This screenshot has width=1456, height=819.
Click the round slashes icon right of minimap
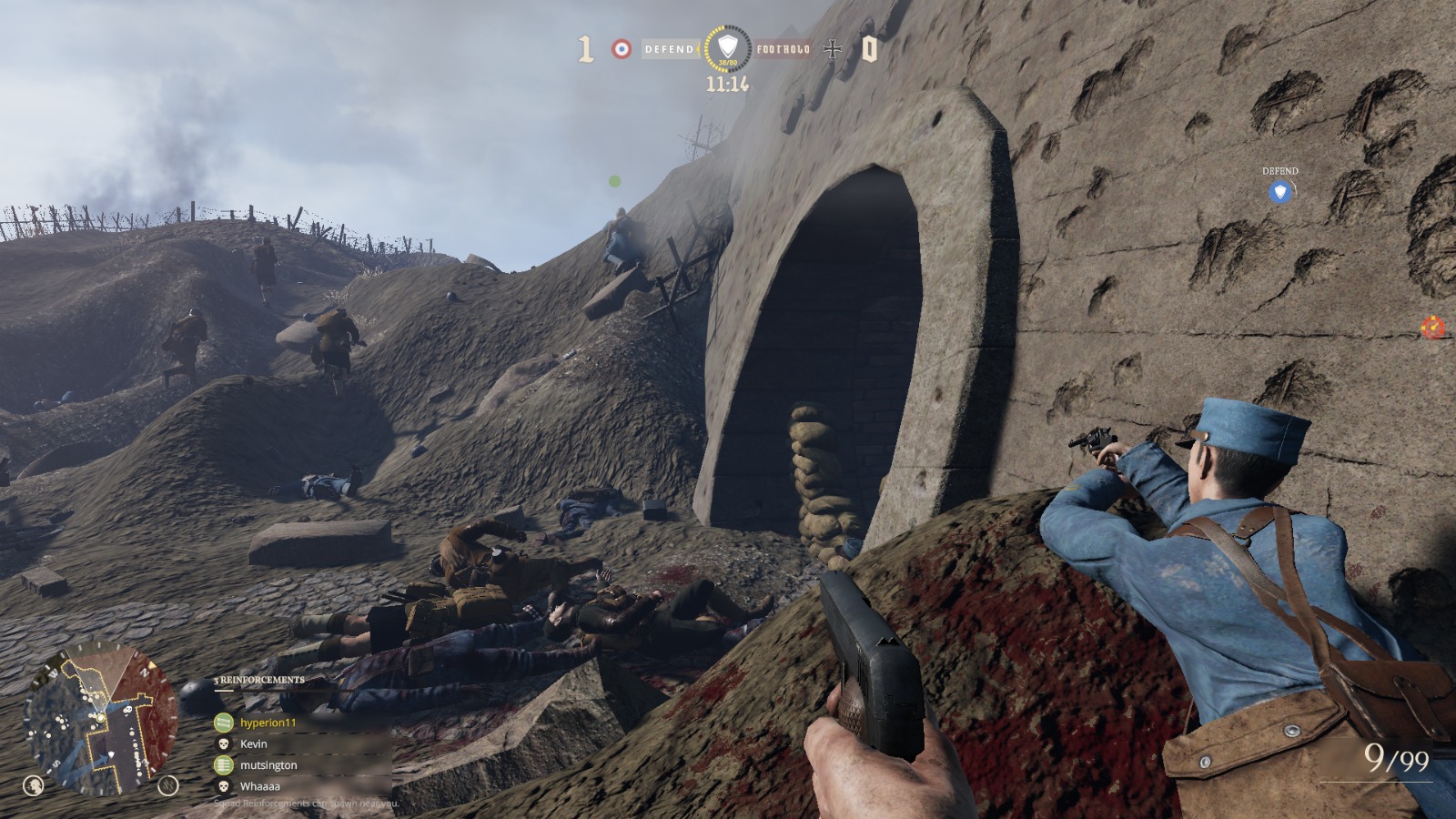click(168, 784)
